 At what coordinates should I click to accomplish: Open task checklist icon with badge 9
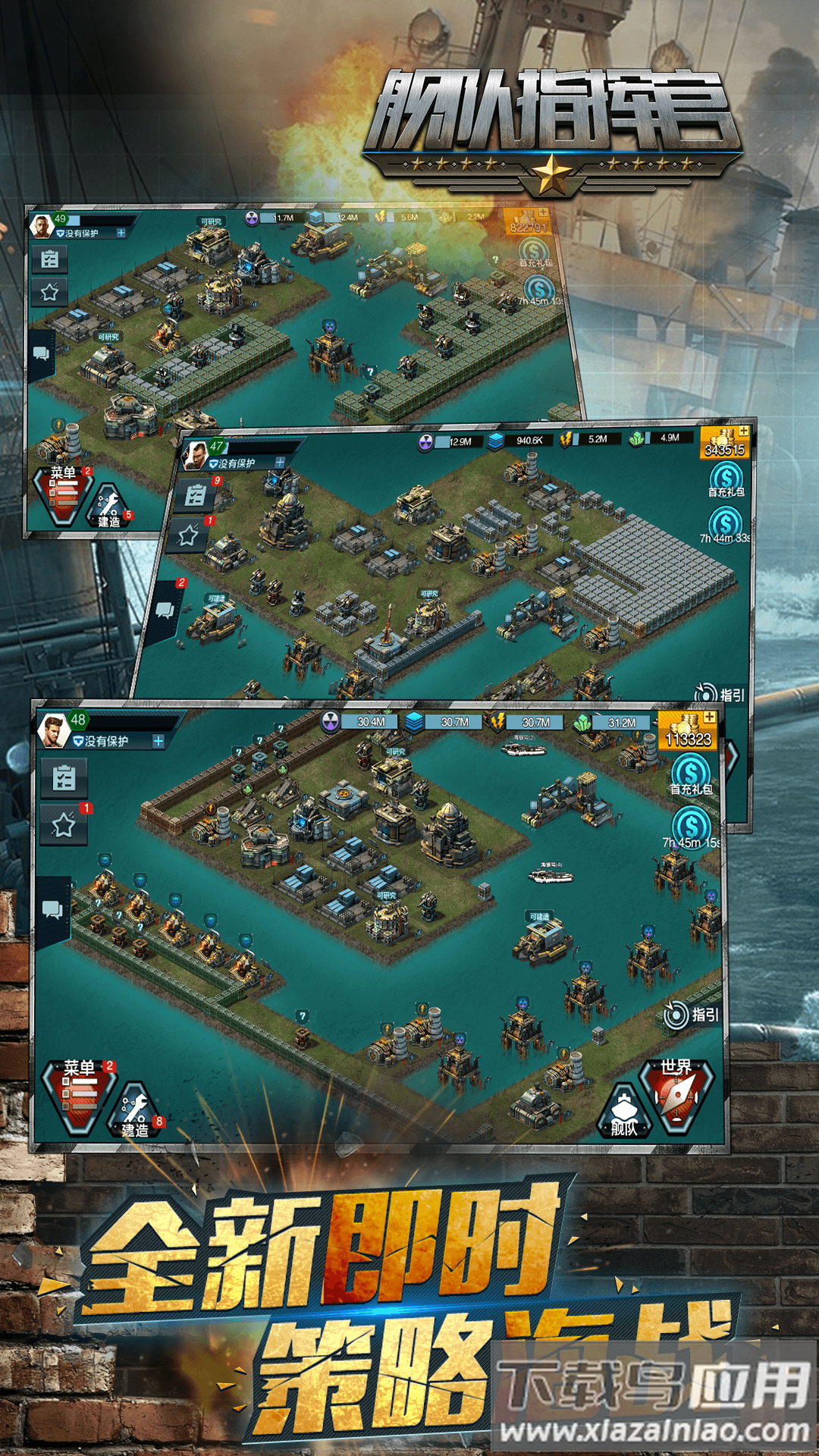pos(196,496)
